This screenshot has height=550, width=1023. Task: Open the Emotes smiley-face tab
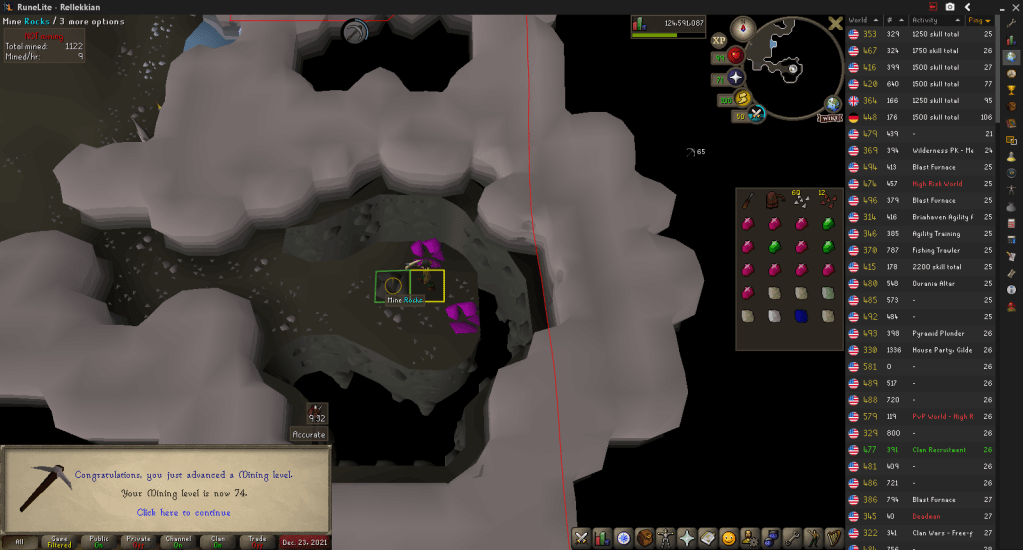tap(729, 538)
